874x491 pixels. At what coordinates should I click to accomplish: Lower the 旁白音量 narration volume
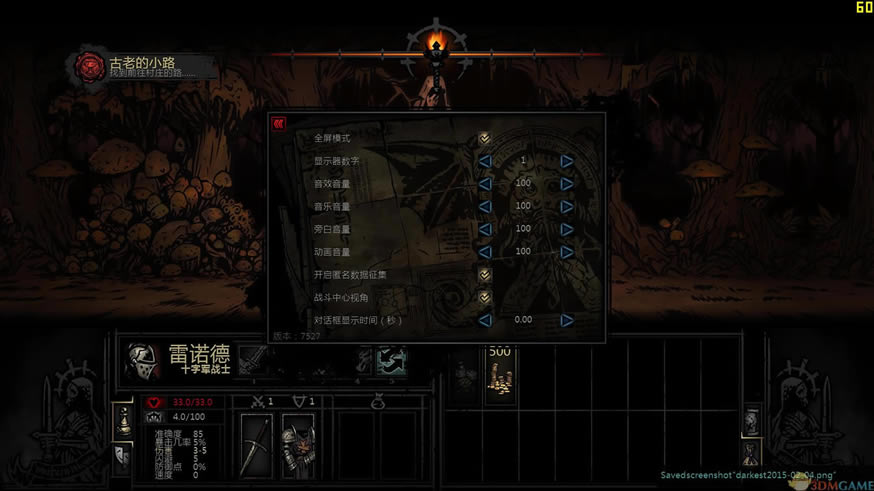pyautogui.click(x=485, y=229)
